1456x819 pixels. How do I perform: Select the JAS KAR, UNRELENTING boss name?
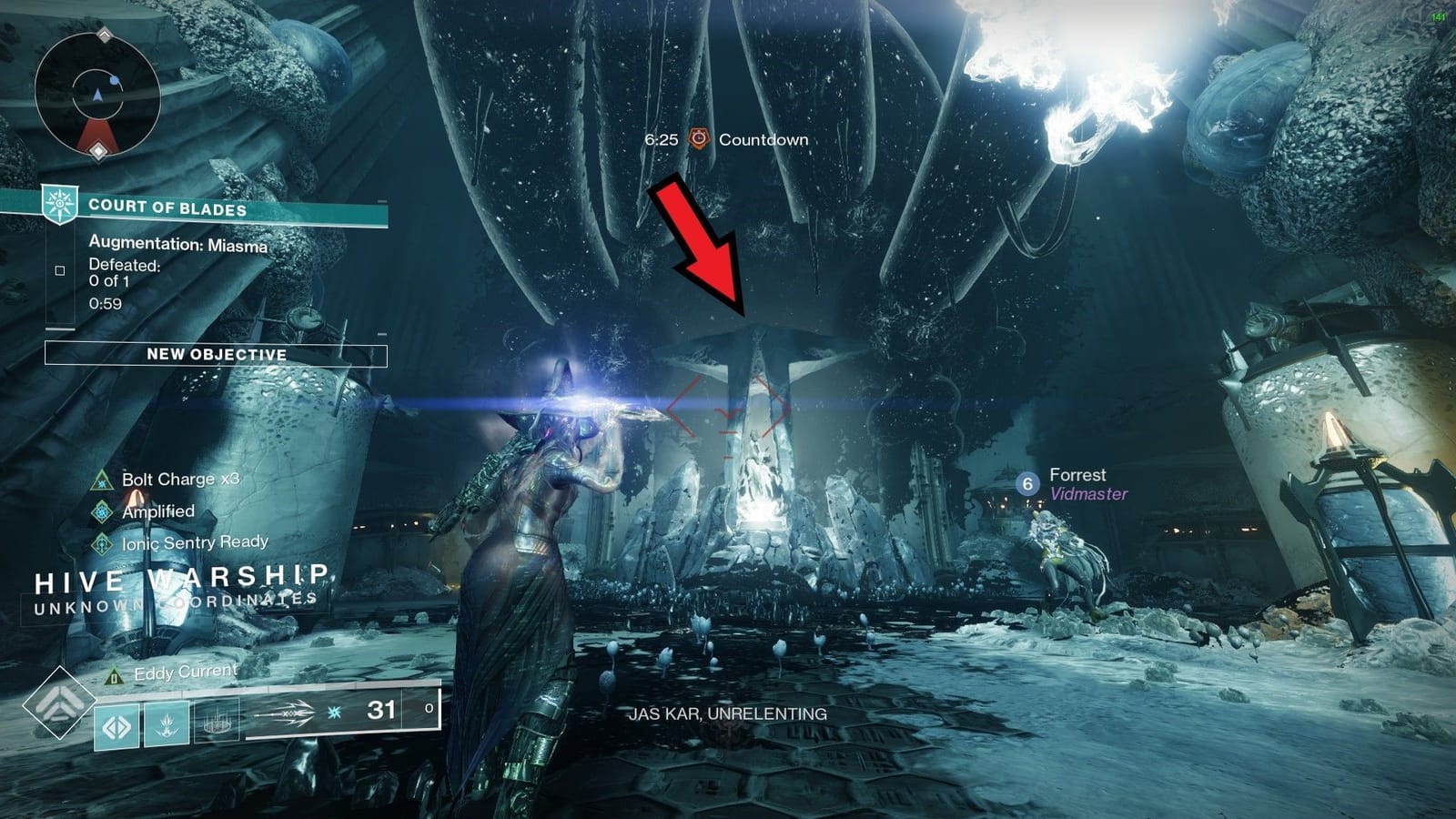(x=729, y=715)
